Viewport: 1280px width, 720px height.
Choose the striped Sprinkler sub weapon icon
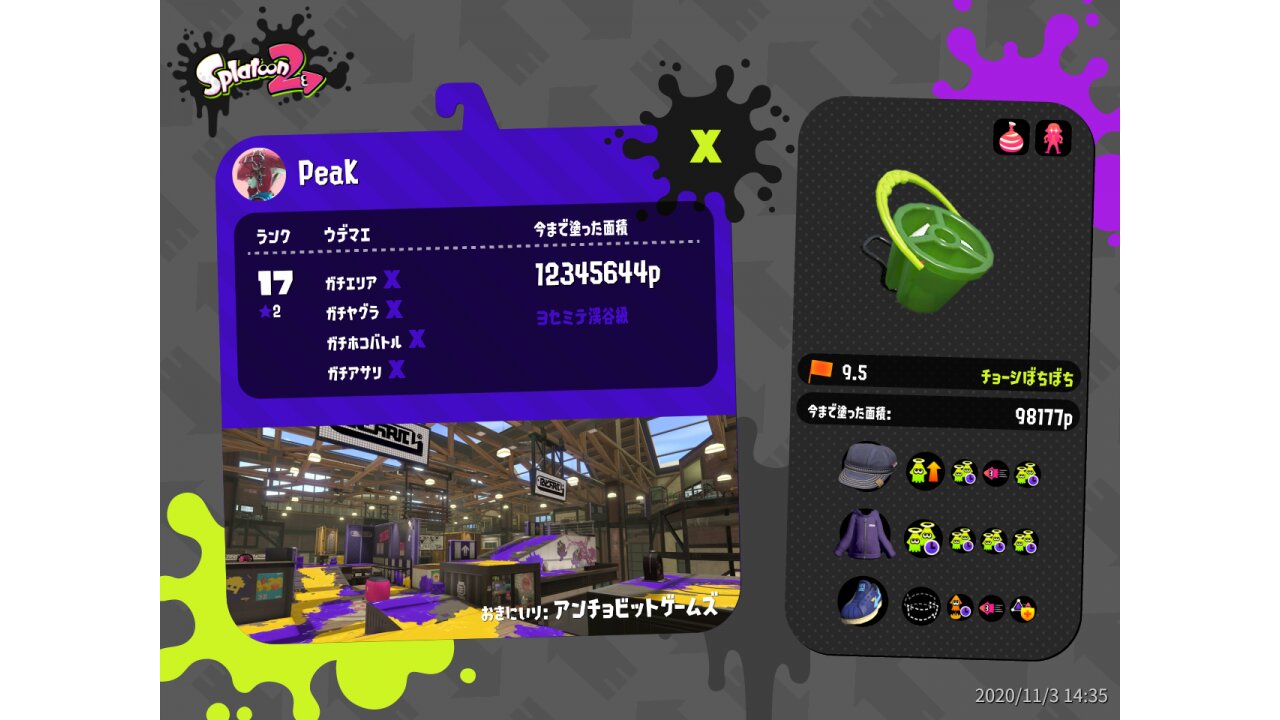click(1011, 138)
